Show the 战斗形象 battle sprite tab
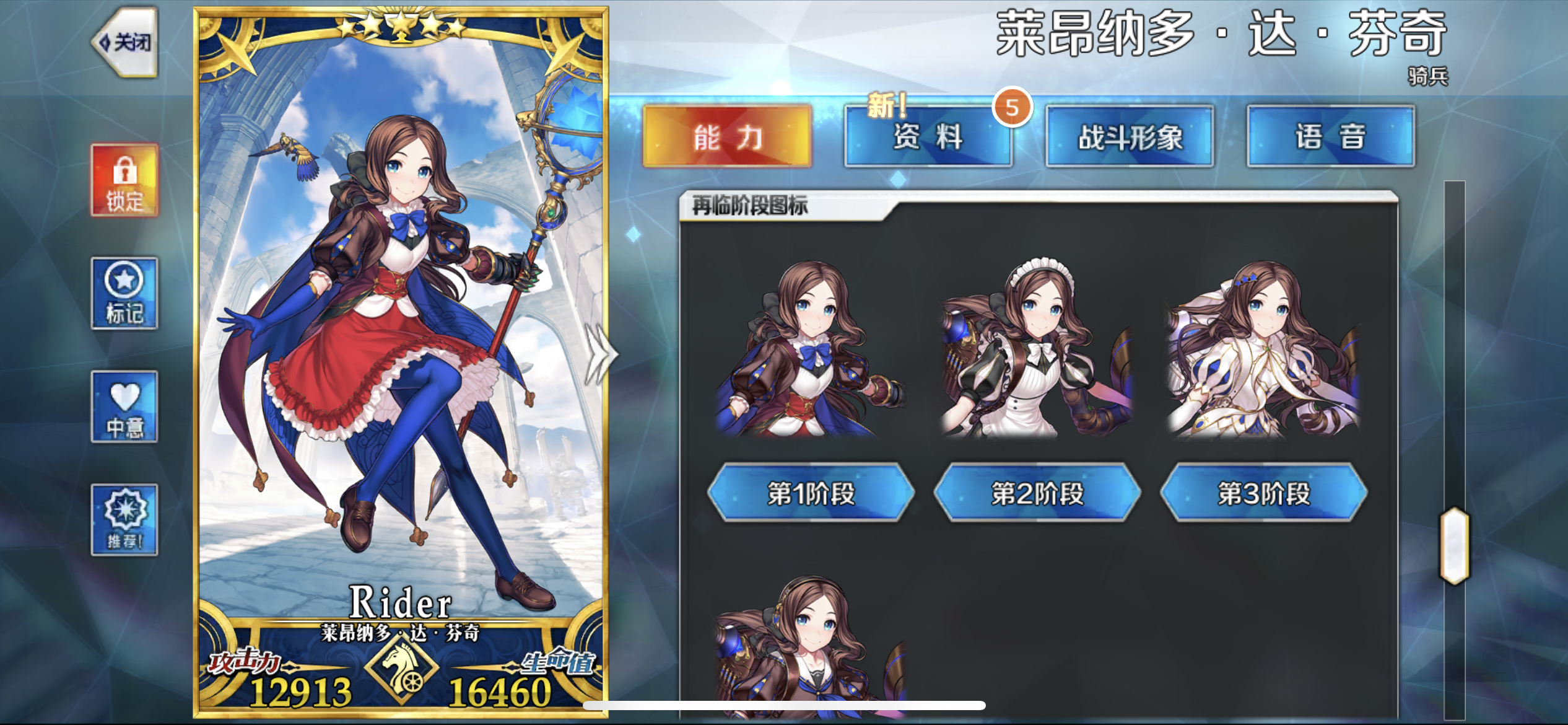Image resolution: width=1568 pixels, height=725 pixels. pyautogui.click(x=1130, y=137)
